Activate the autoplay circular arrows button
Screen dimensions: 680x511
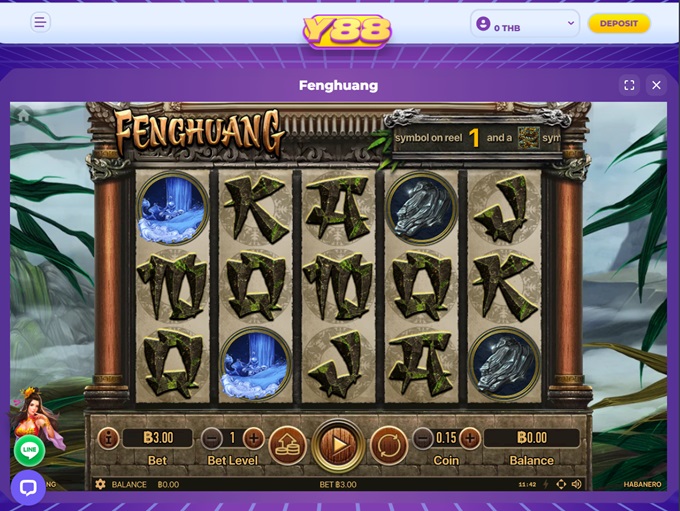tap(388, 444)
